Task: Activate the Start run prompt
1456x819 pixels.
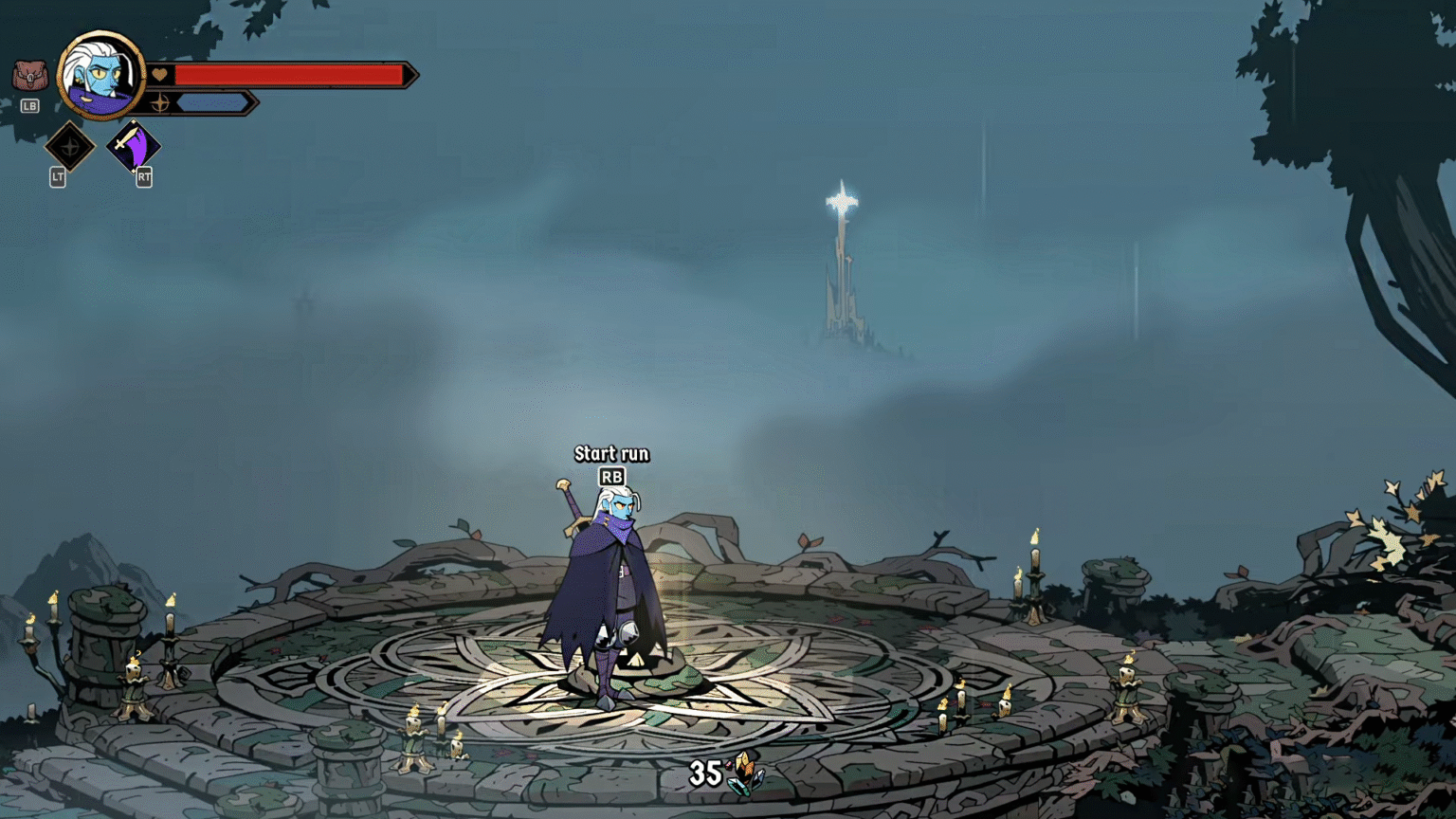Action: click(611, 454)
